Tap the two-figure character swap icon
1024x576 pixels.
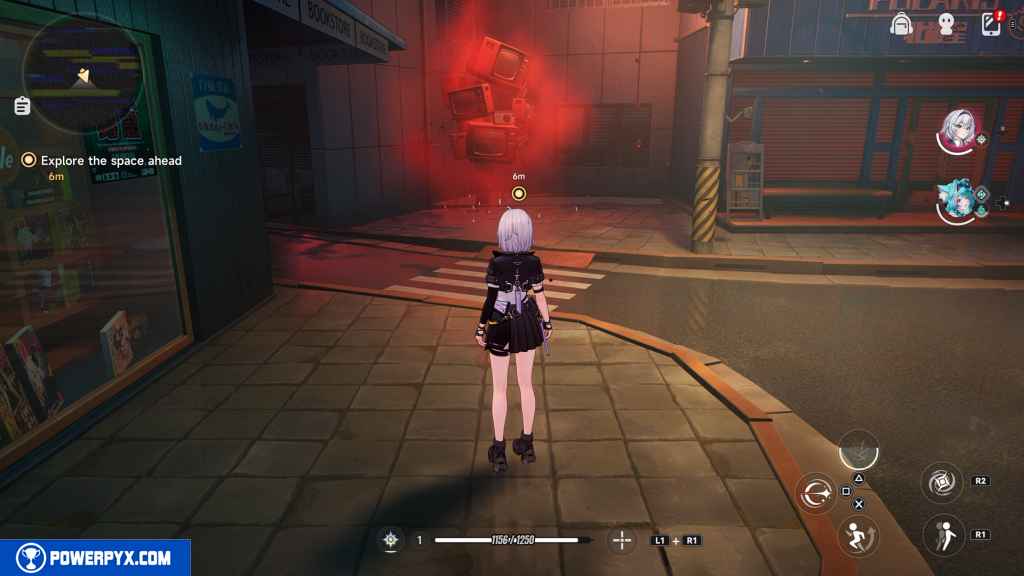point(942,534)
